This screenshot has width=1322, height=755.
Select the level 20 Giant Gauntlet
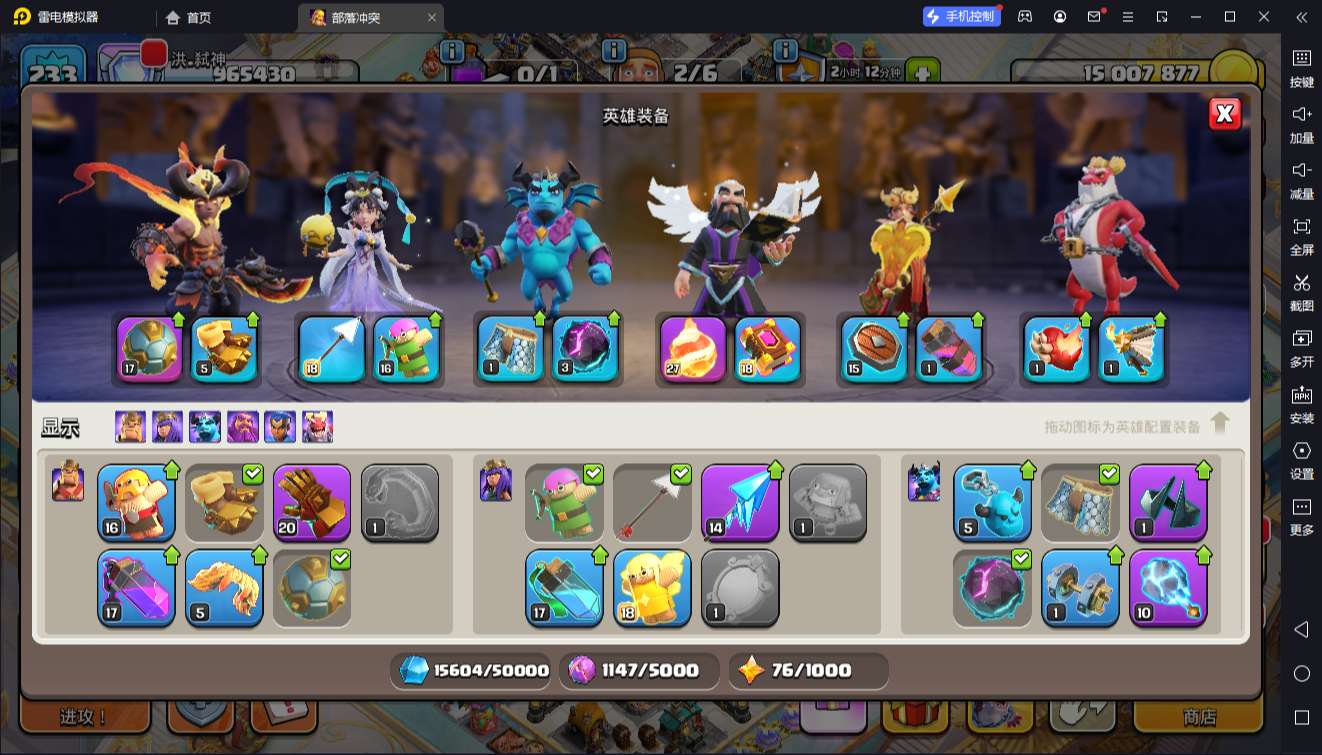pyautogui.click(x=312, y=501)
